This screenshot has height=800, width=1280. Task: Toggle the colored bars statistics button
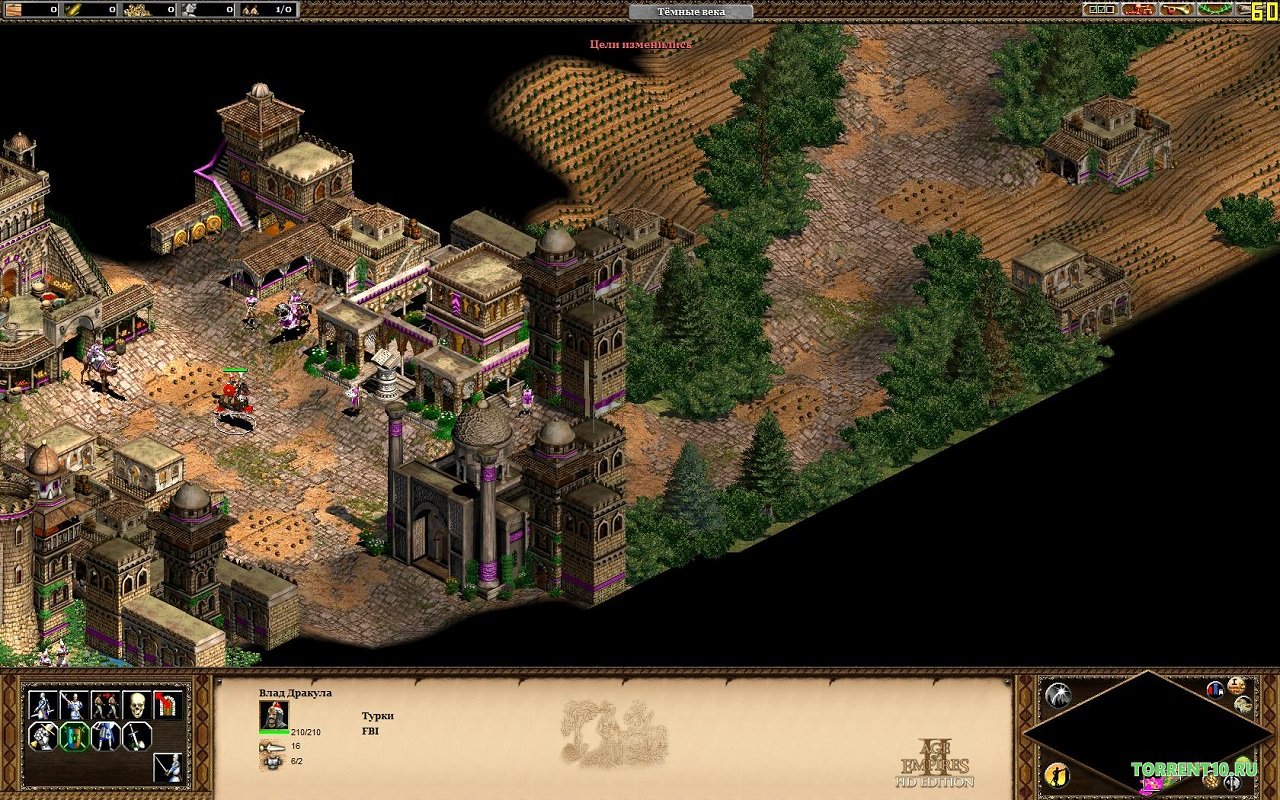[1215, 689]
